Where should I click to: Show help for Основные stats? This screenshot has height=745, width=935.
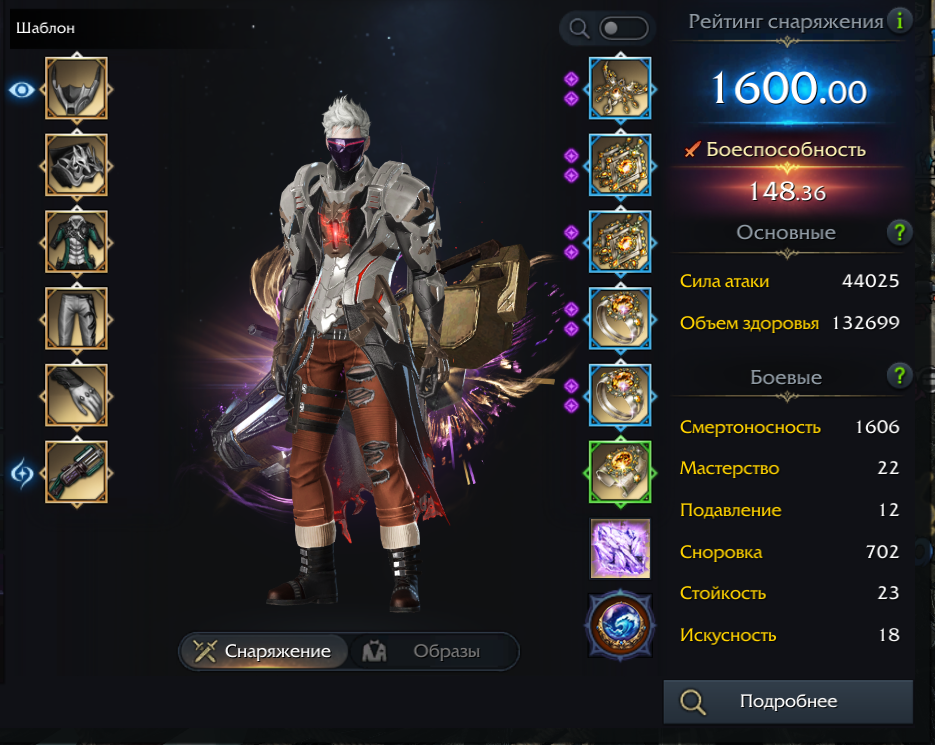pyautogui.click(x=900, y=233)
